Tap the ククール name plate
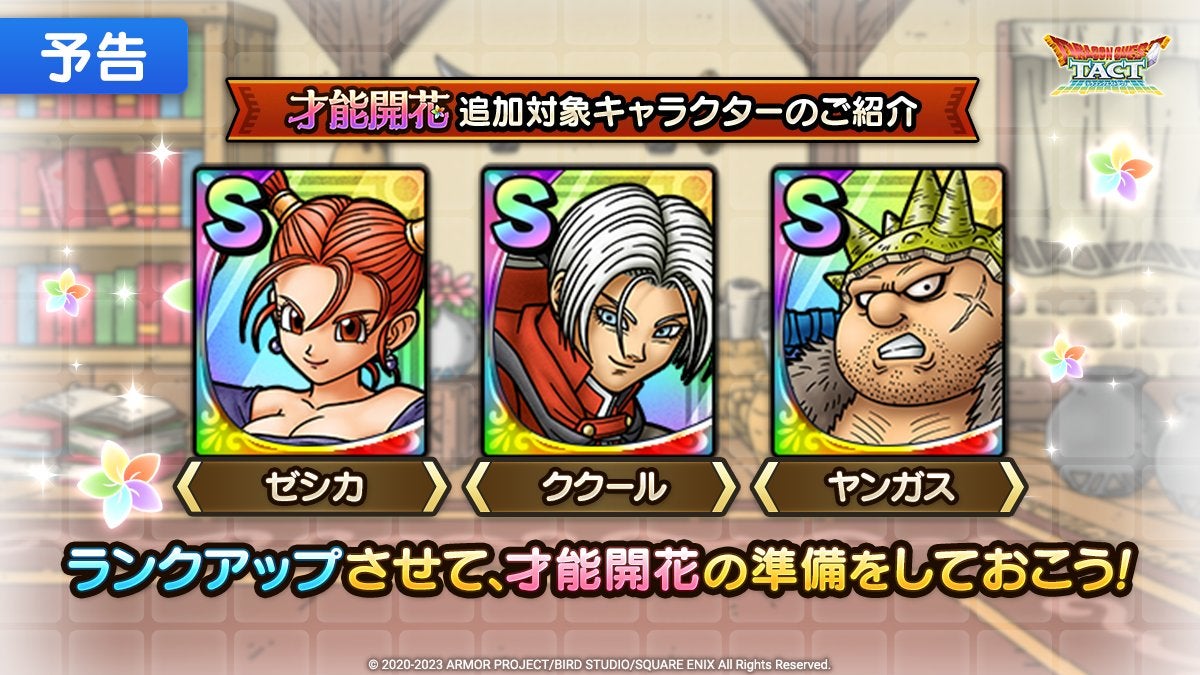Screen dimensions: 1200x675 599,489
